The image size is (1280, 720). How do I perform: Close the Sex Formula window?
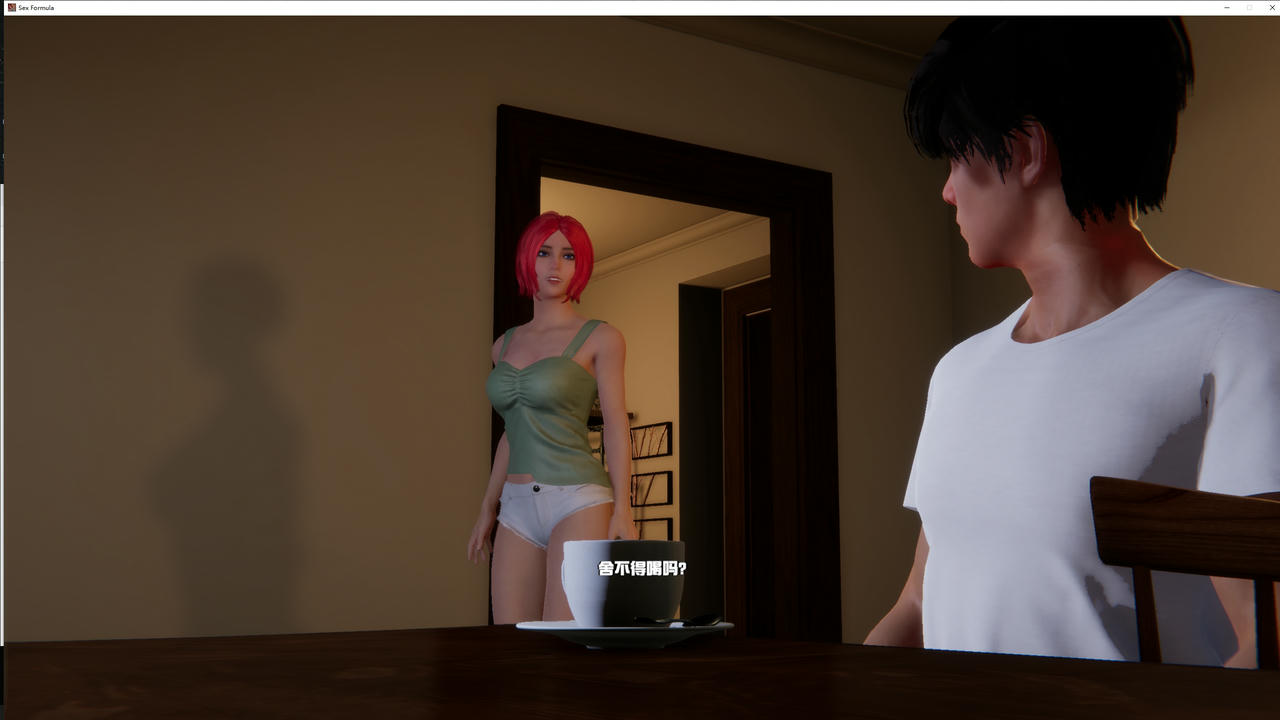coord(1272,7)
